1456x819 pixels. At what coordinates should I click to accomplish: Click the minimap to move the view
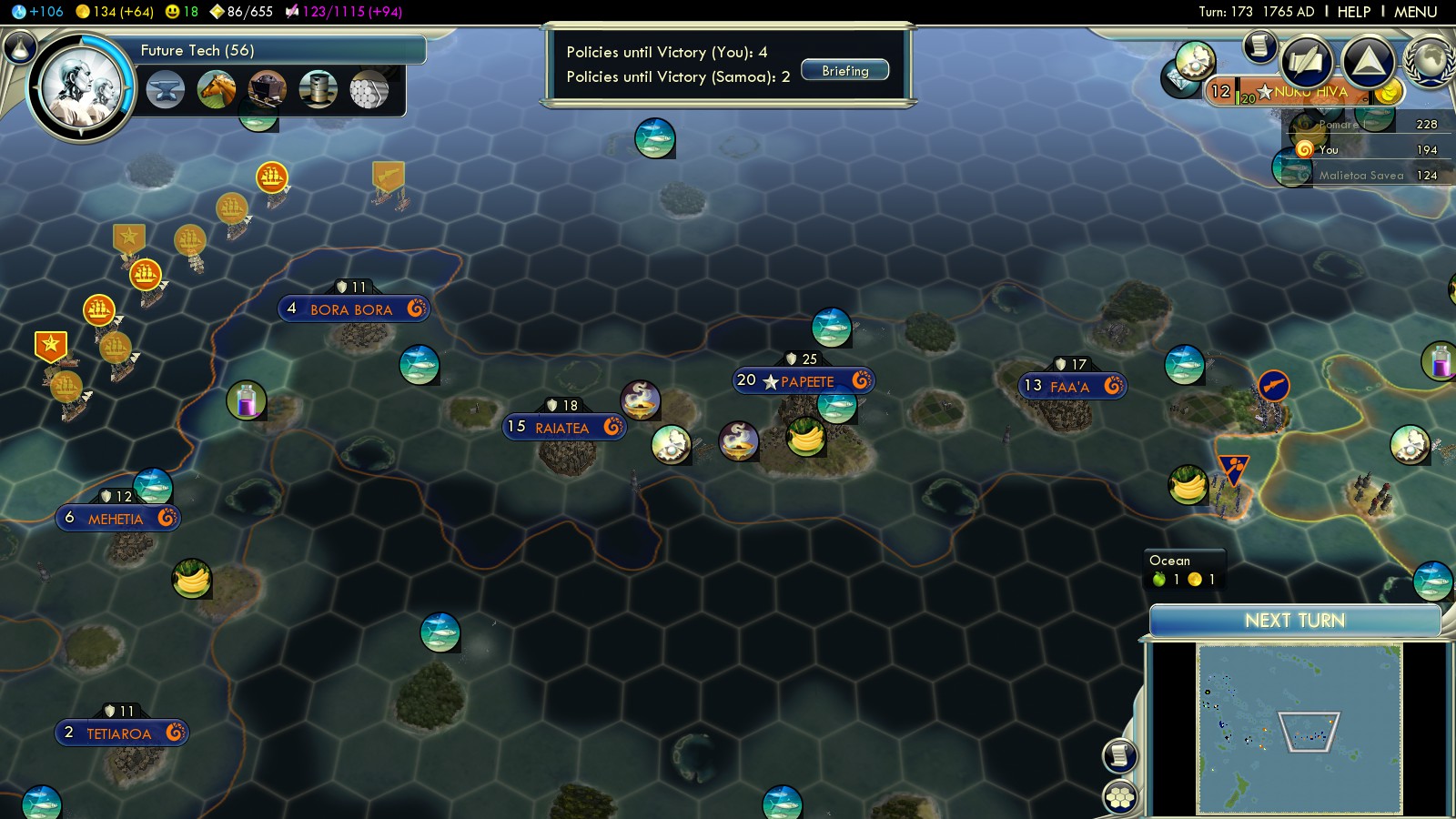pos(1299,728)
